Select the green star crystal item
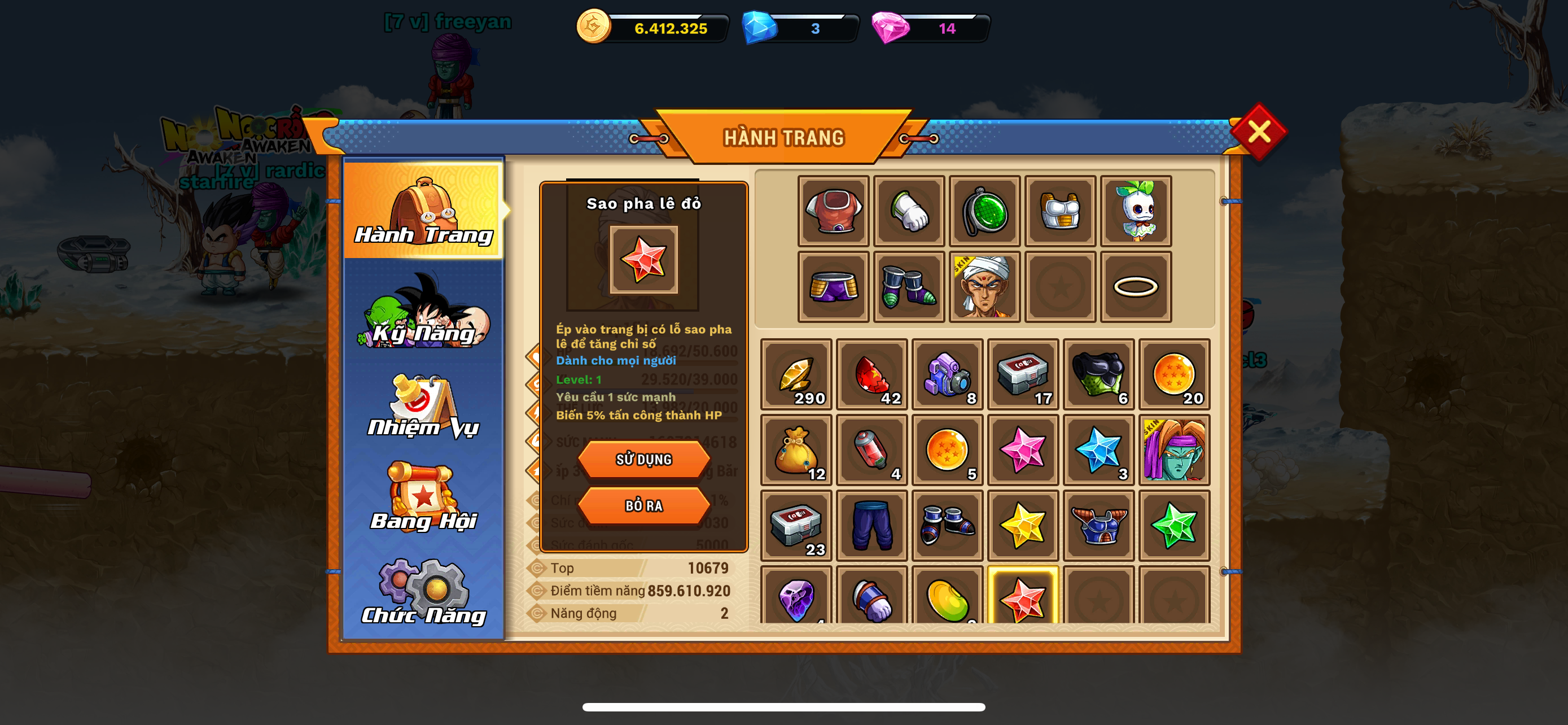This screenshot has width=1568, height=725. pyautogui.click(x=1173, y=525)
